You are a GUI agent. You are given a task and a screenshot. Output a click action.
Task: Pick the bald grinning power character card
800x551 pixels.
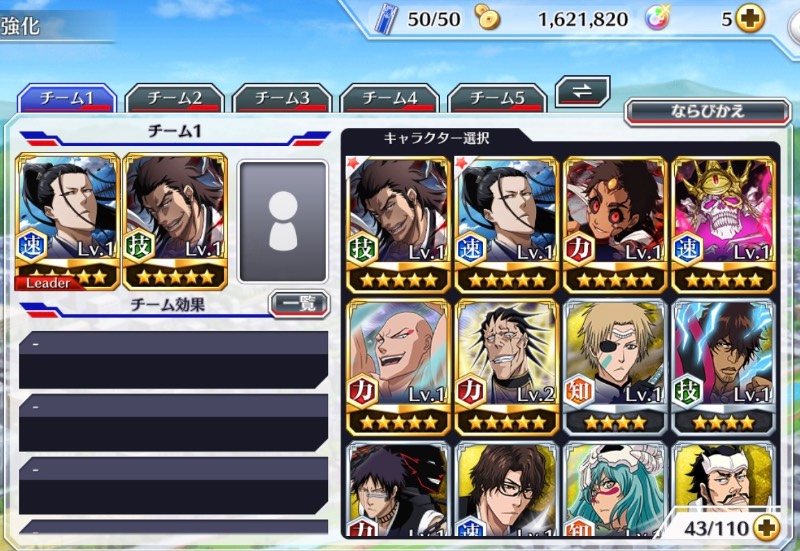(399, 365)
